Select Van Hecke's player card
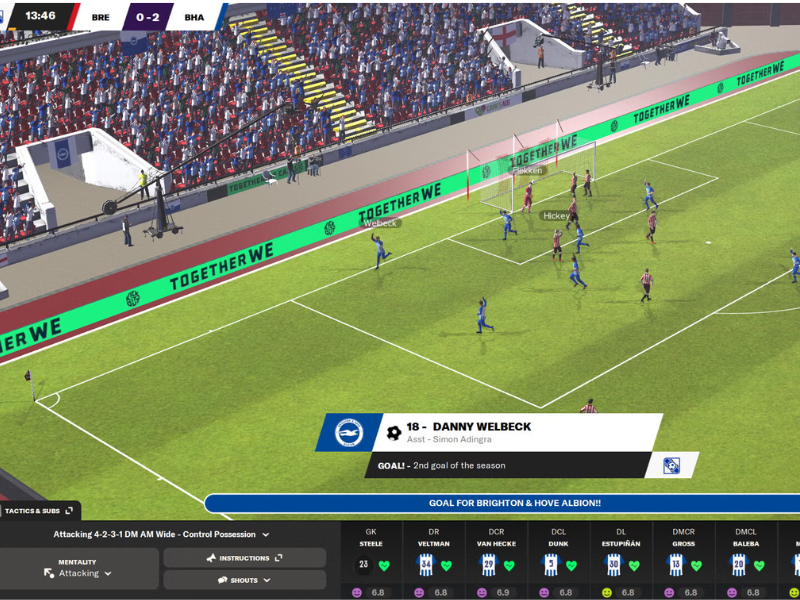 pos(497,561)
